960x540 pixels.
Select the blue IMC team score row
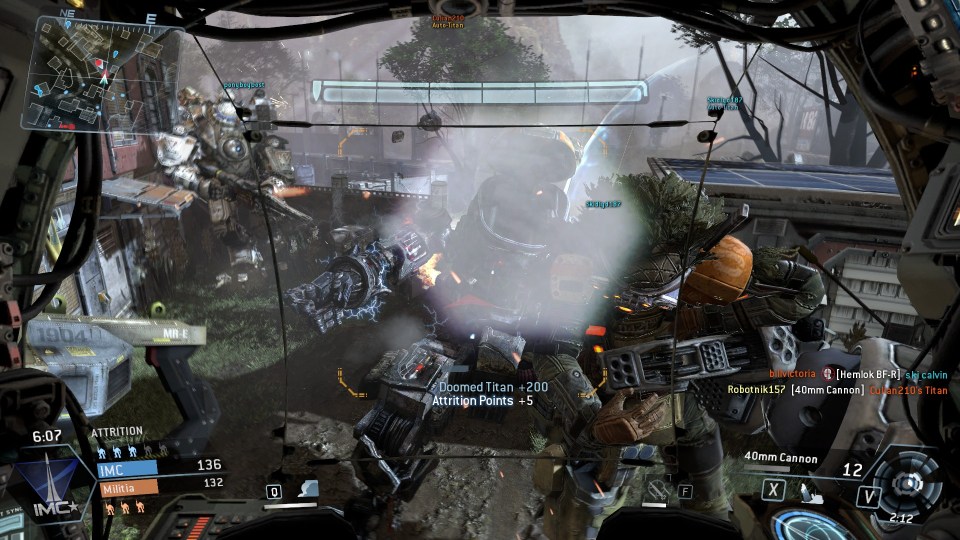pos(160,466)
